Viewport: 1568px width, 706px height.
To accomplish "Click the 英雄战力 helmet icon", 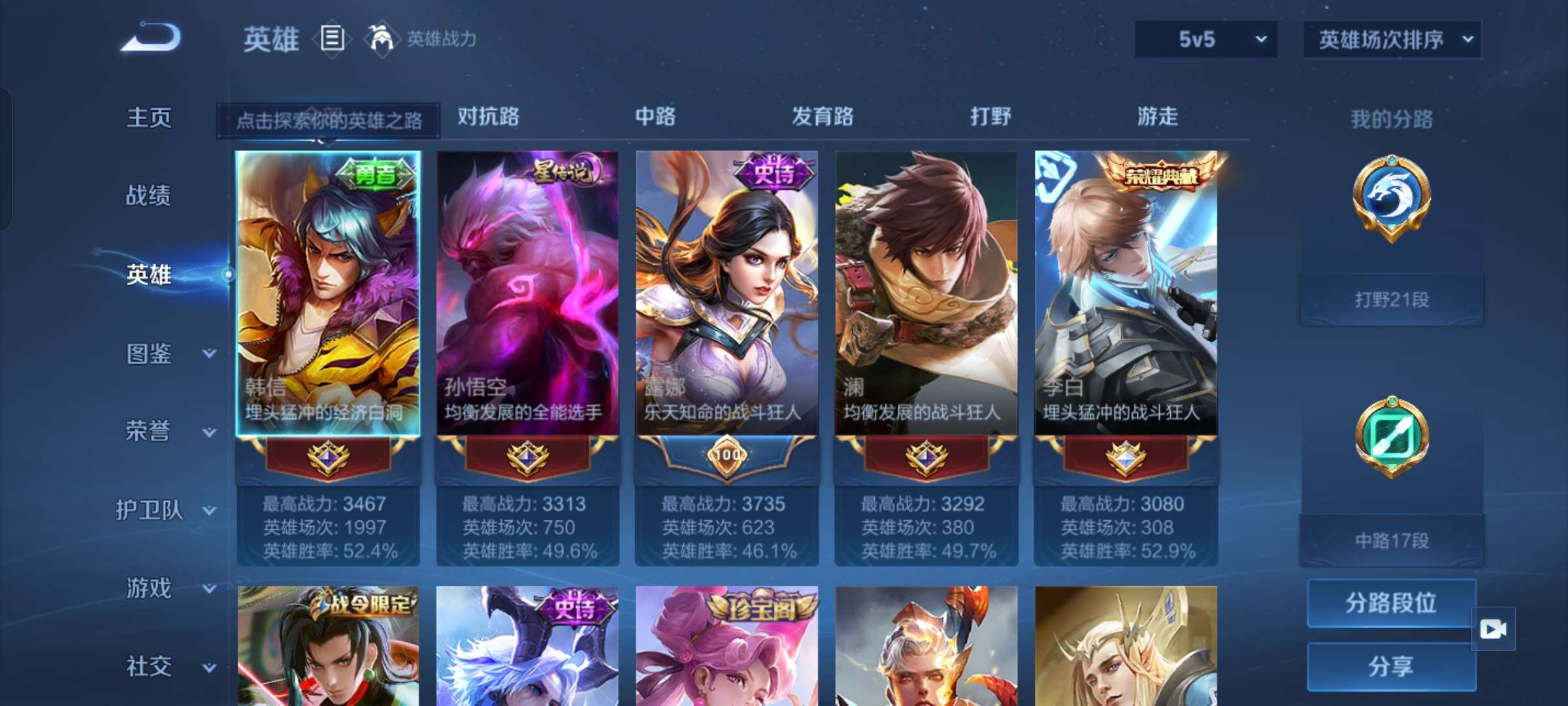I will click(x=378, y=38).
